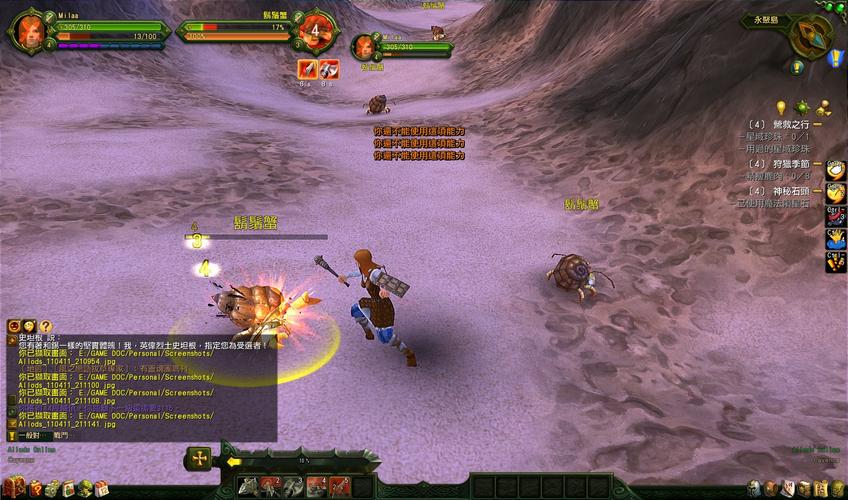Click the blue shield exclamation alert icon
The height and width of the screenshot is (500, 848).
pyautogui.click(x=836, y=58)
